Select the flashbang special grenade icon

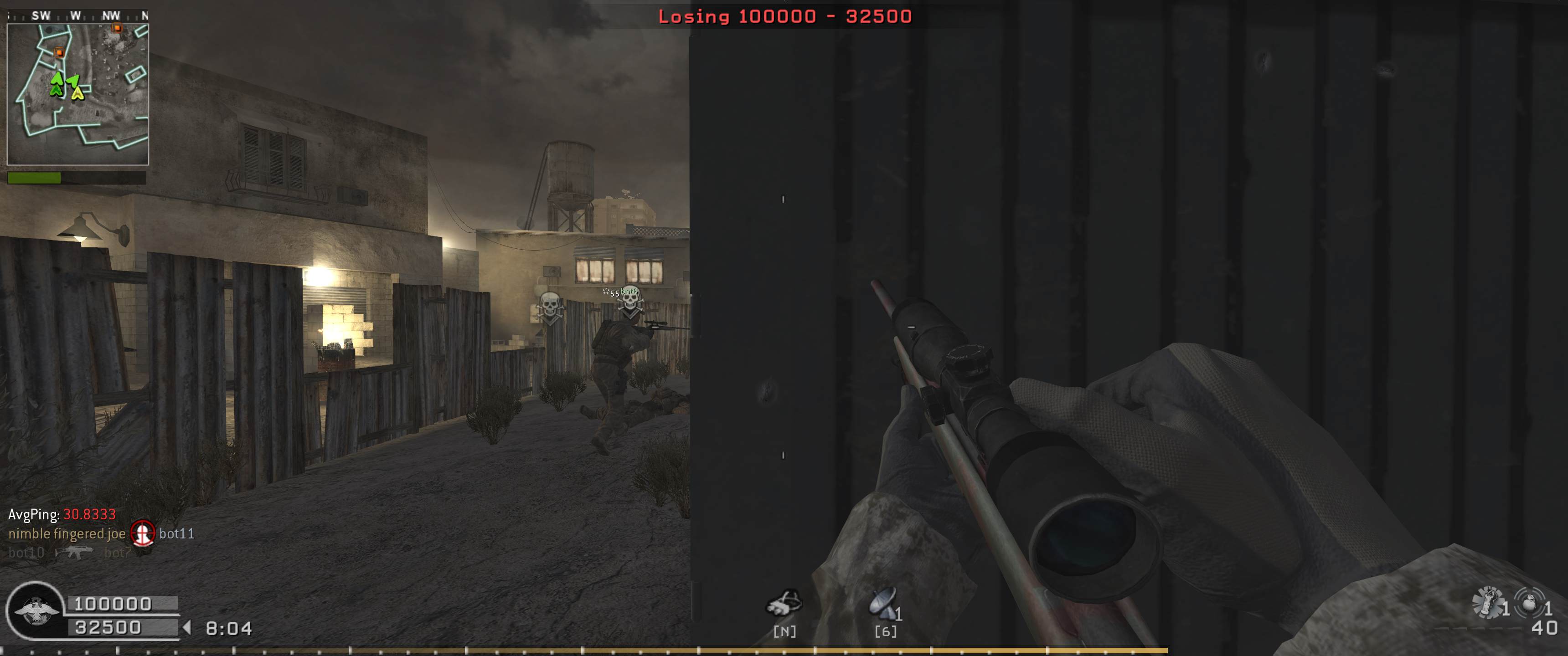pos(1488,602)
